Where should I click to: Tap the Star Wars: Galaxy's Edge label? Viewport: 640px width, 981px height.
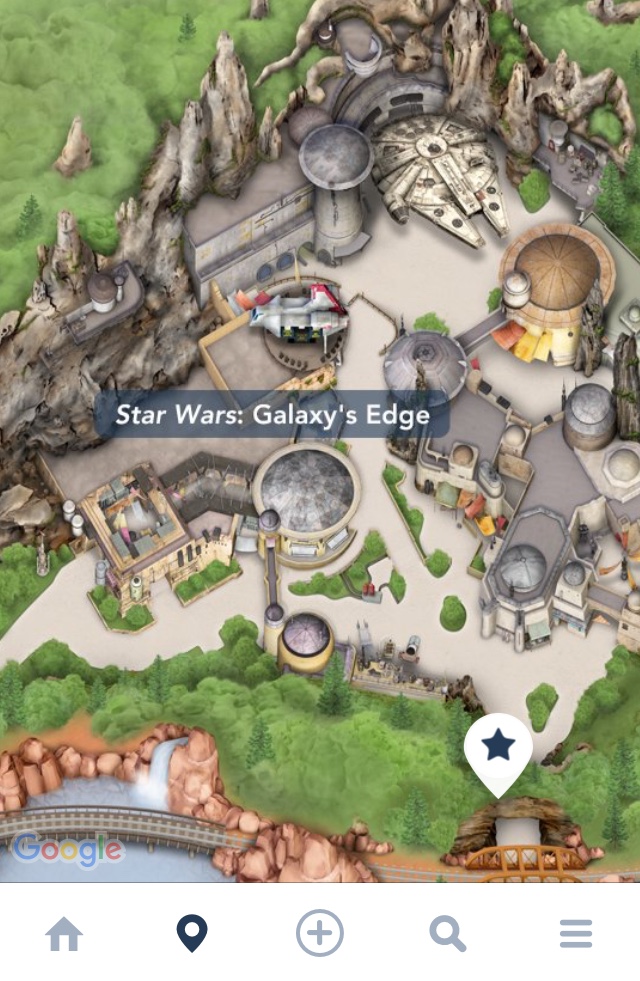pos(272,414)
